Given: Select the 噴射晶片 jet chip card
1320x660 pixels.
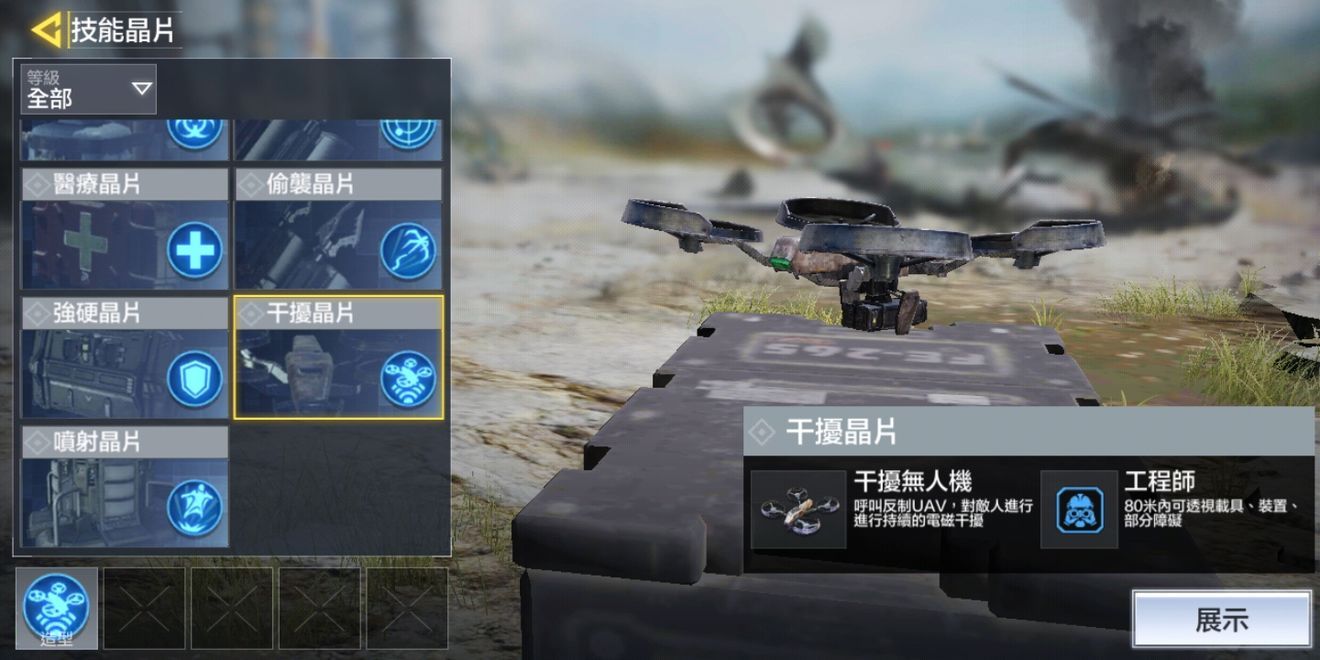Looking at the screenshot, I should coord(125,487).
